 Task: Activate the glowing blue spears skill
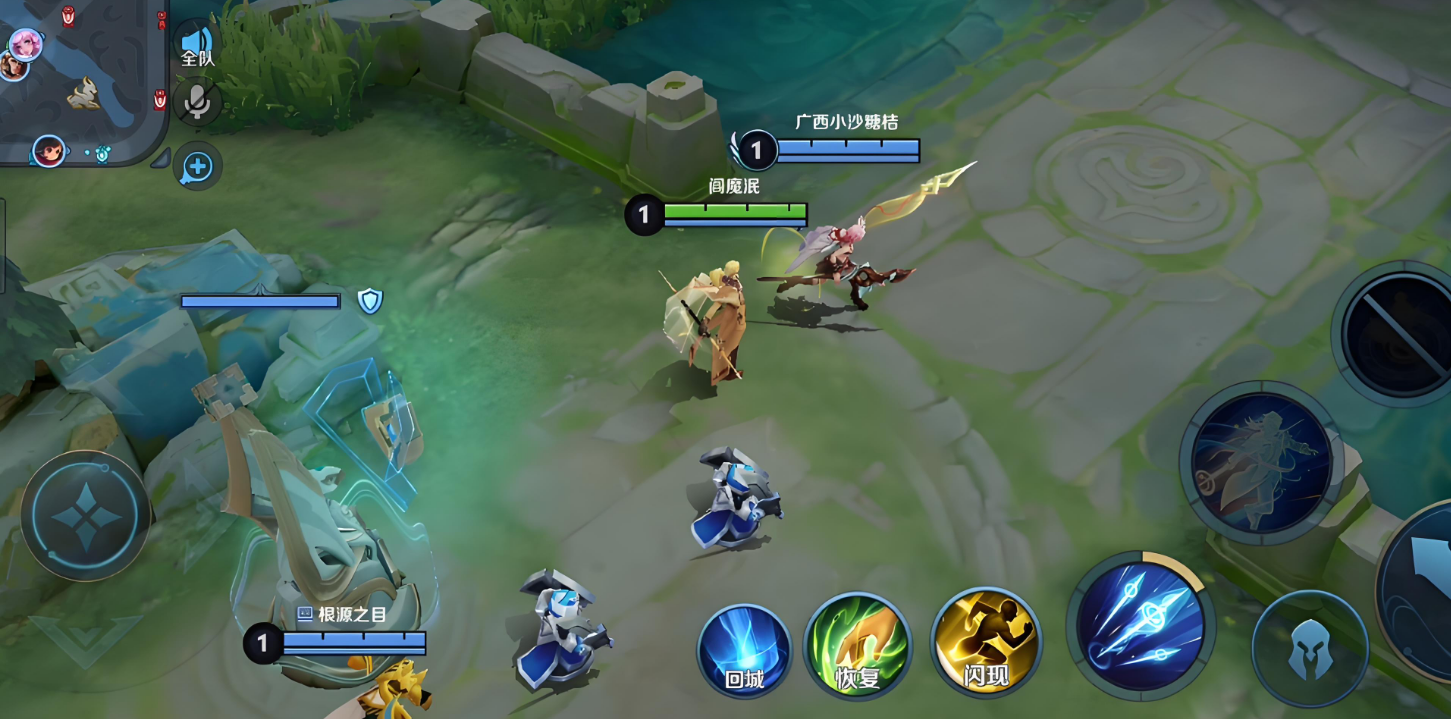[1140, 625]
